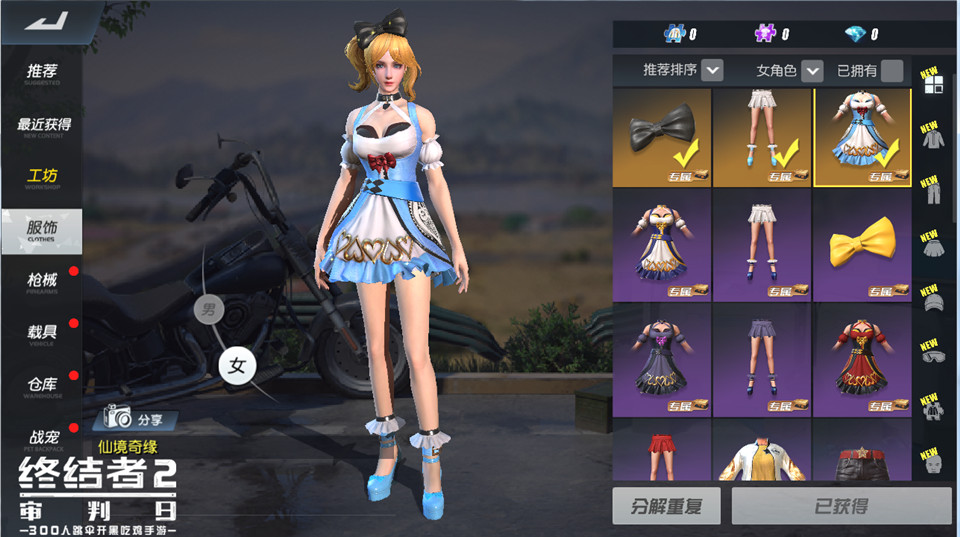The height and width of the screenshot is (537, 960).
Task: Click the 已获得 obtained button
Action: tap(840, 506)
